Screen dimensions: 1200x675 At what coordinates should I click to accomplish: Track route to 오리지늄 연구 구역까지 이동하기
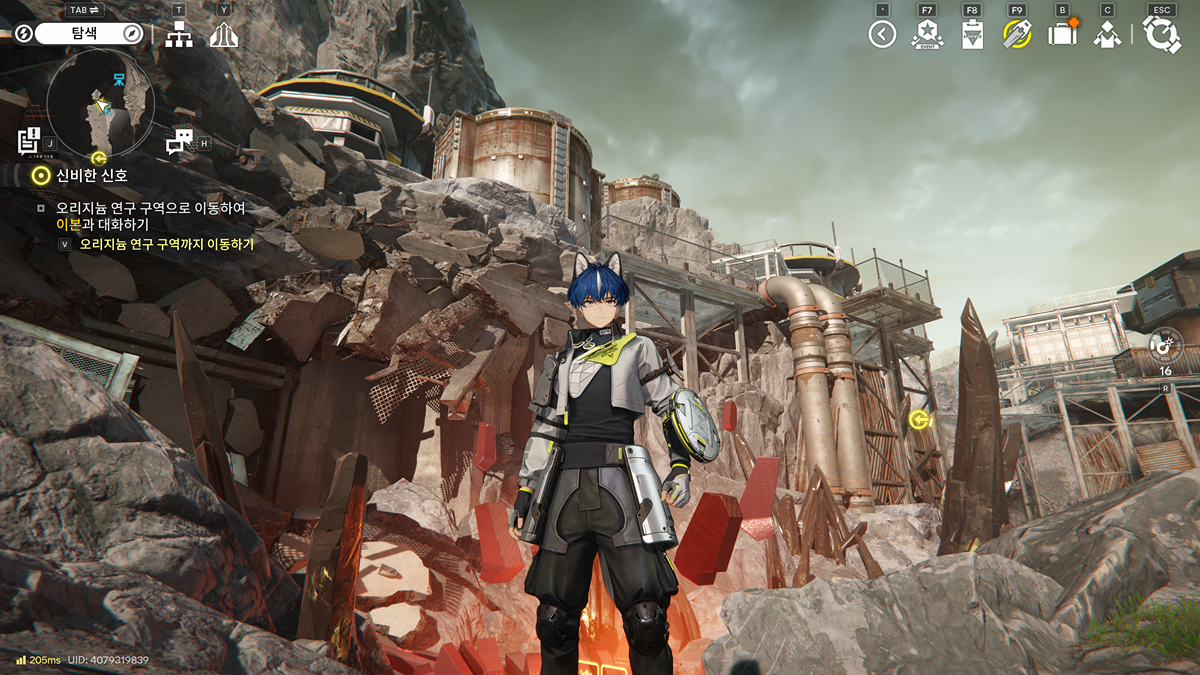(x=166, y=243)
